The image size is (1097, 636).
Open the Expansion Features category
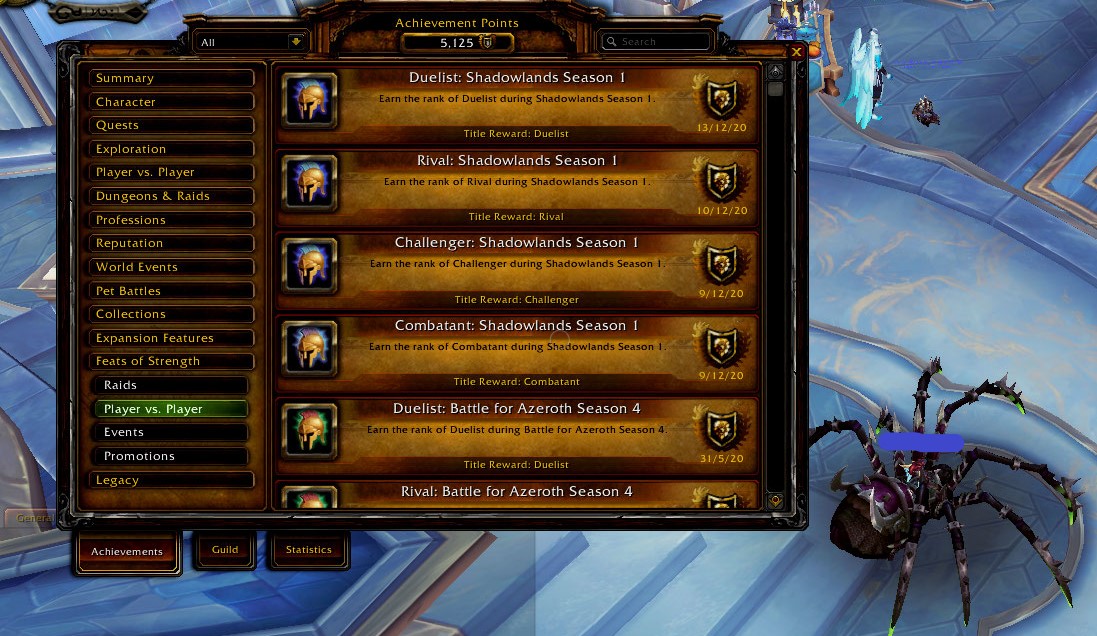click(x=170, y=338)
